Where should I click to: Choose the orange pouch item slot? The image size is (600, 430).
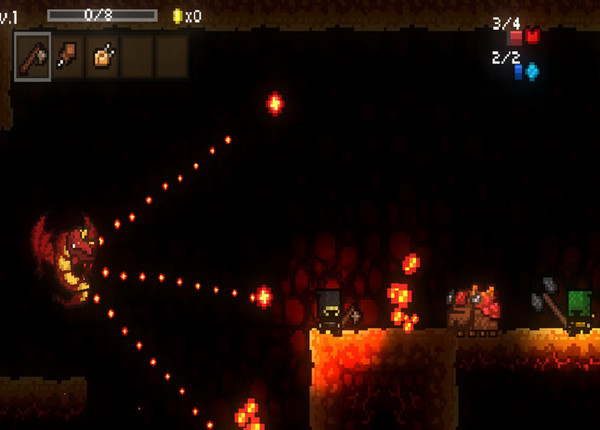click(102, 56)
